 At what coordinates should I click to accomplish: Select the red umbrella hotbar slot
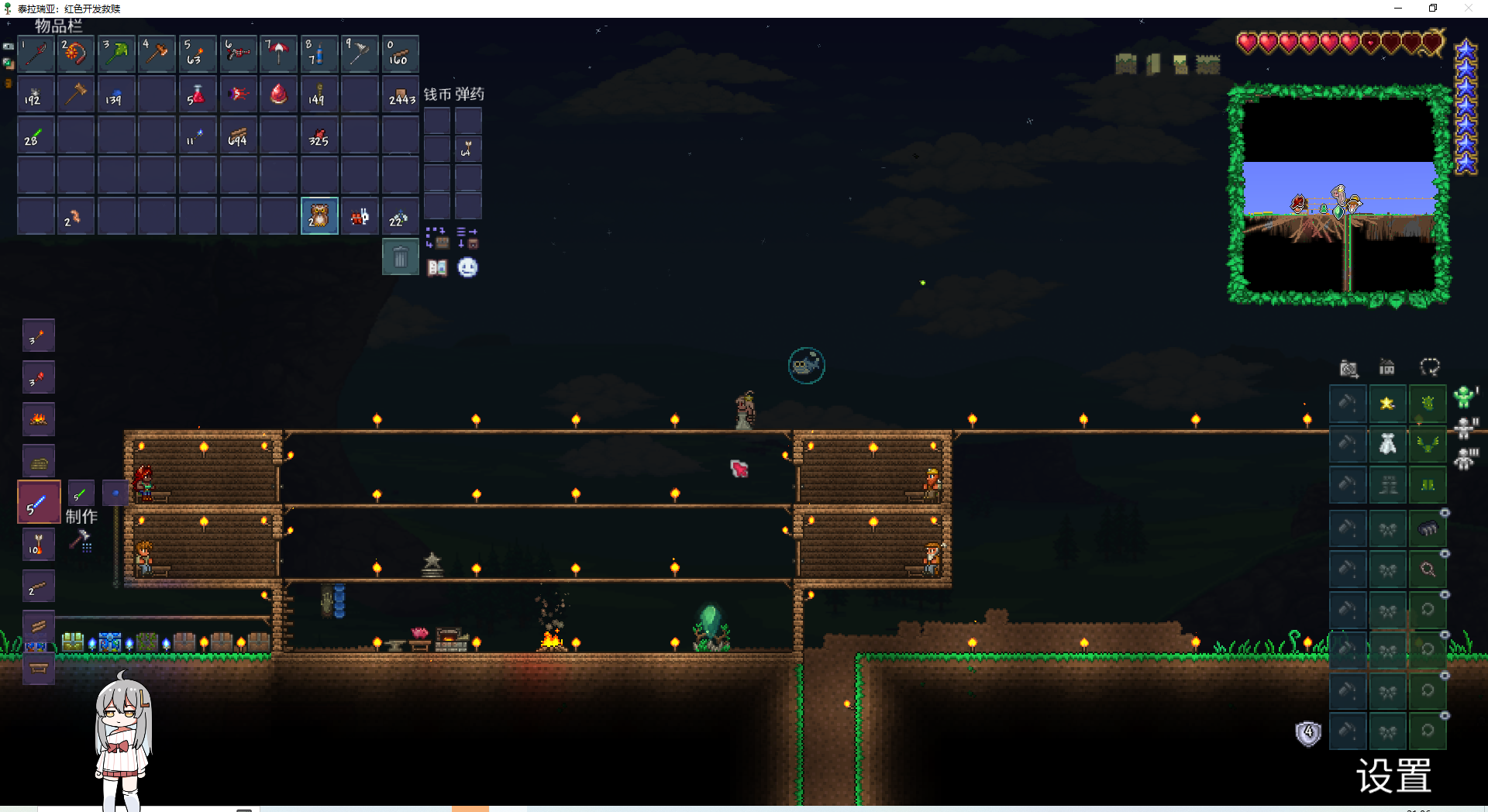(279, 53)
